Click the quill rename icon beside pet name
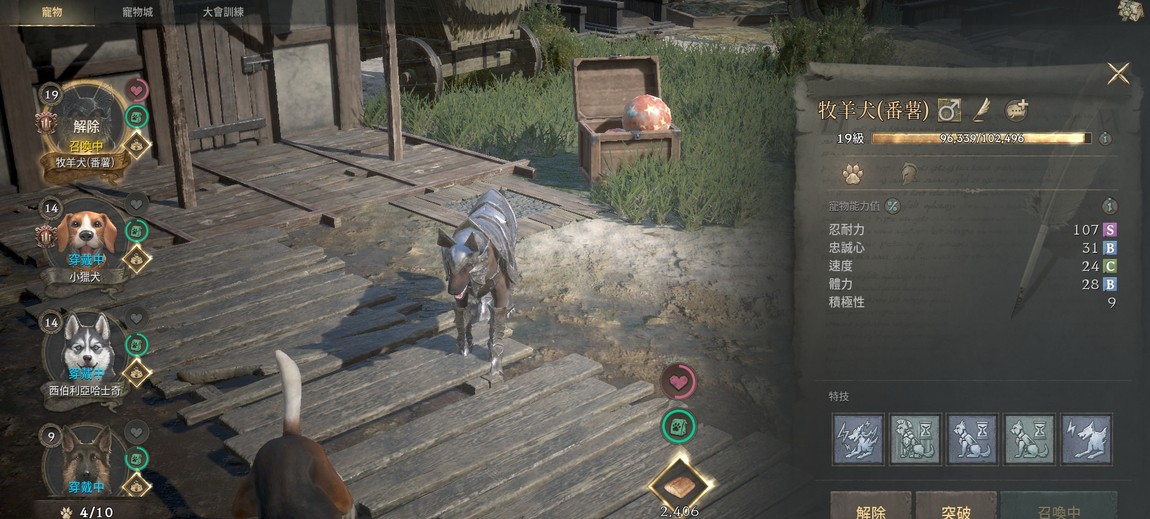 click(x=982, y=109)
